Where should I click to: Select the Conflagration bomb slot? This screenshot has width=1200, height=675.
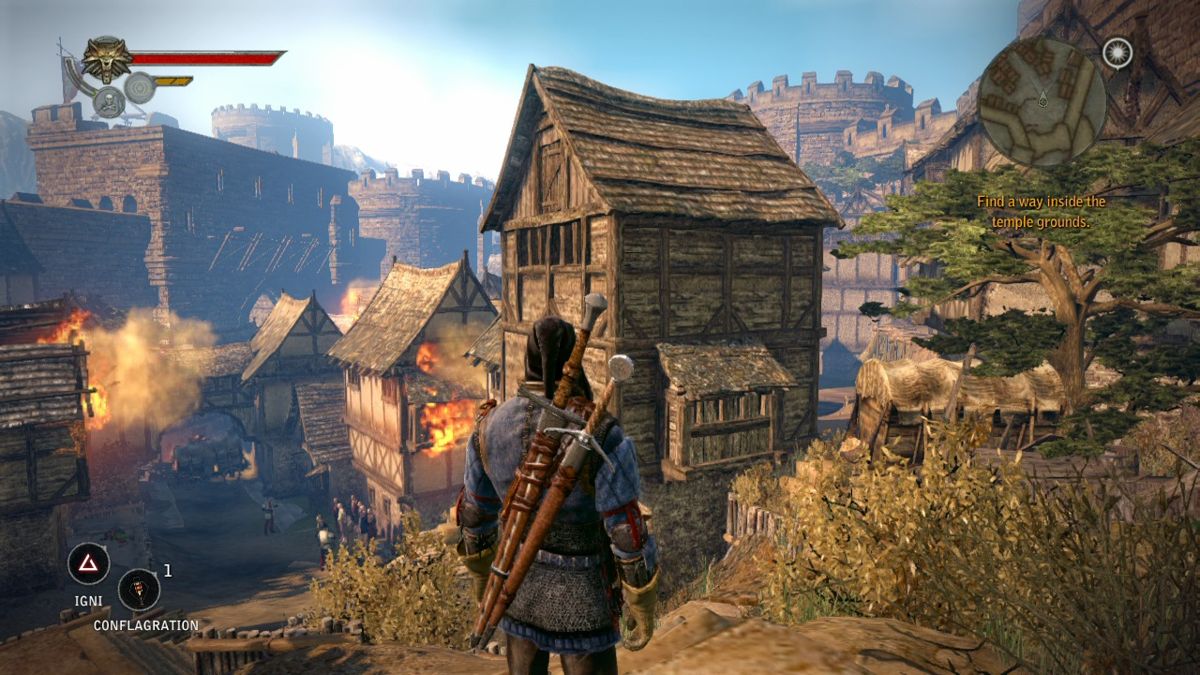click(x=139, y=589)
